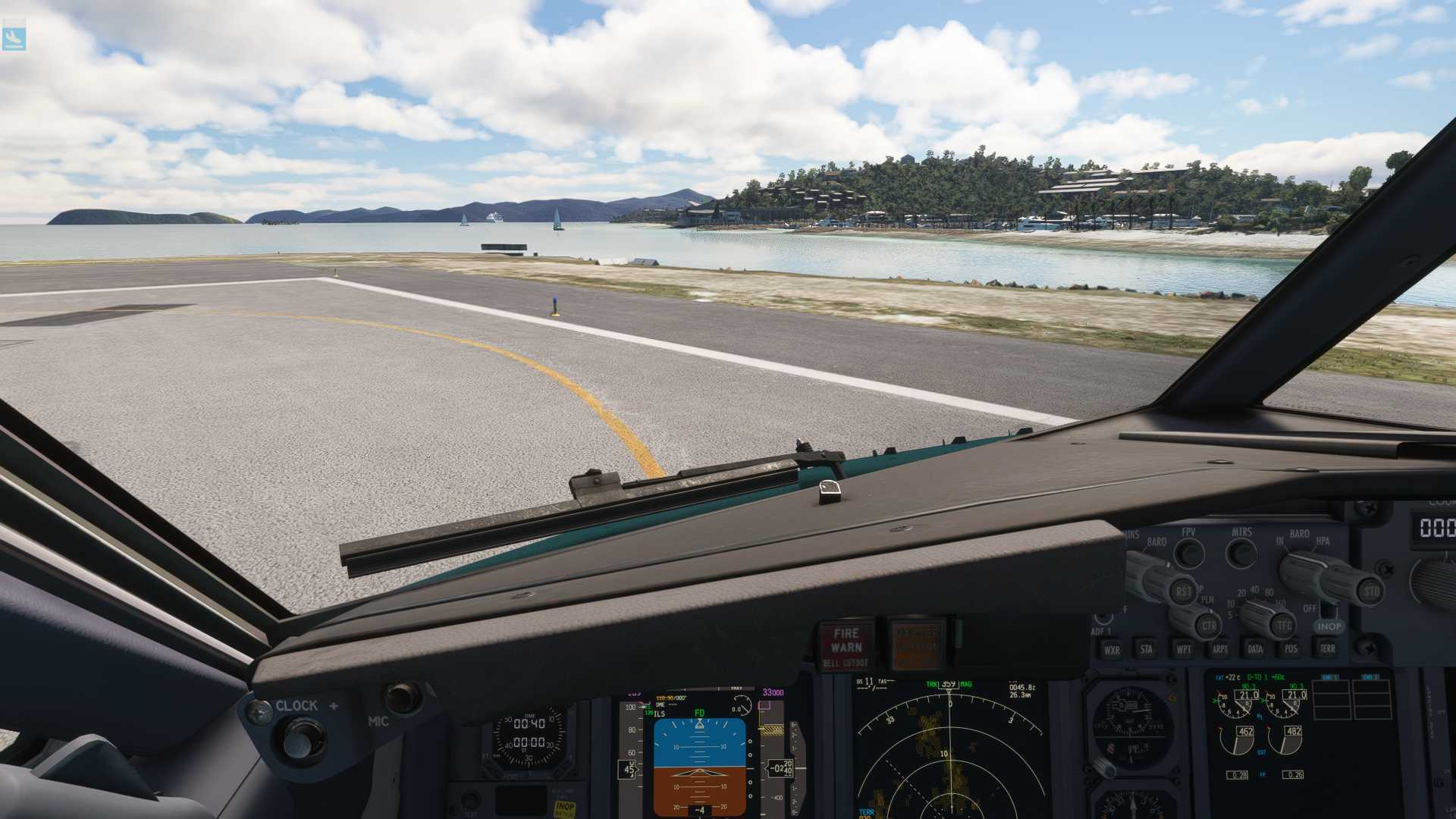
Task: Reset the amber master caution light
Action: tap(918, 646)
